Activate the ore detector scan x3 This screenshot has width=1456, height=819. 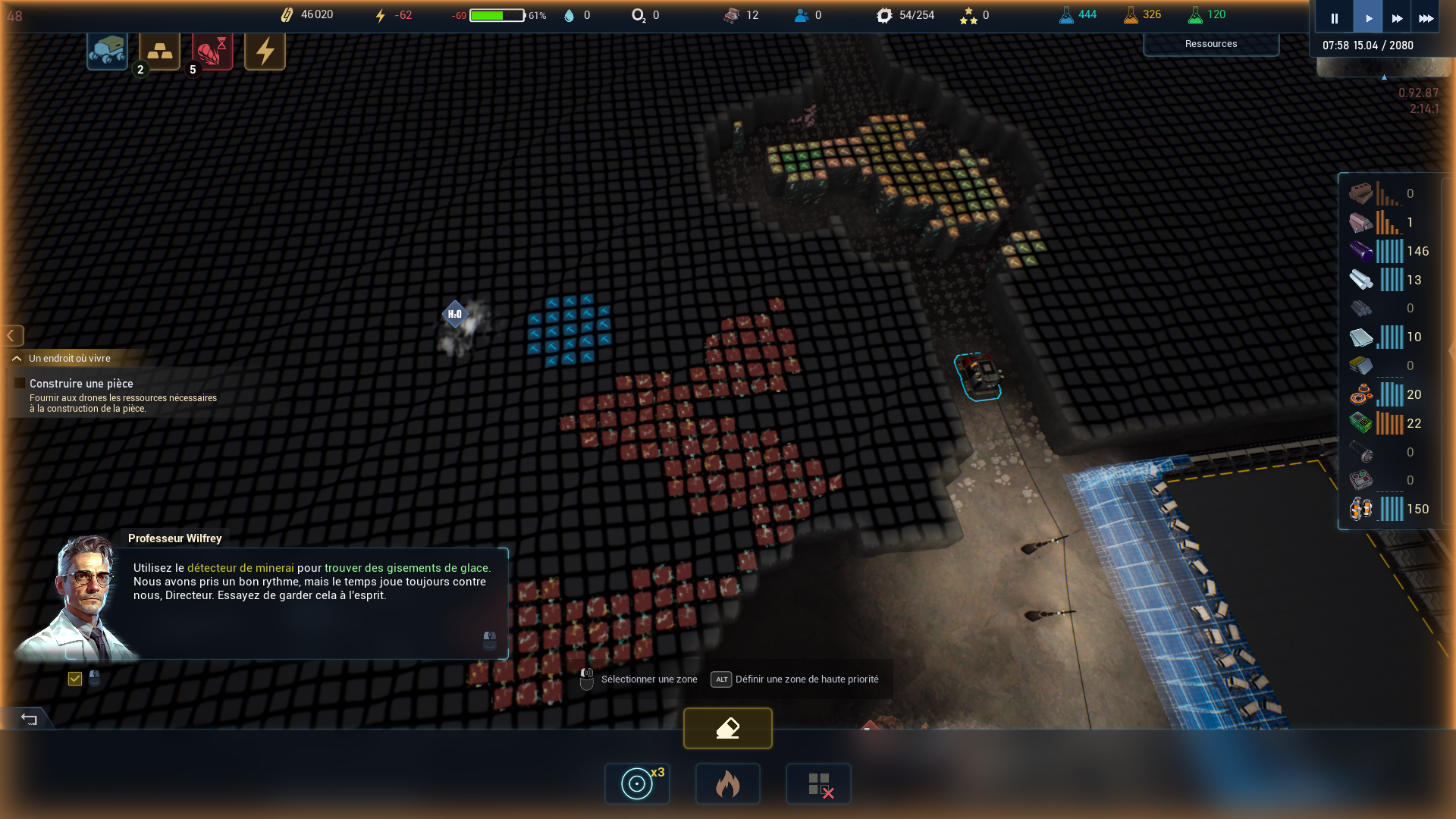[637, 783]
